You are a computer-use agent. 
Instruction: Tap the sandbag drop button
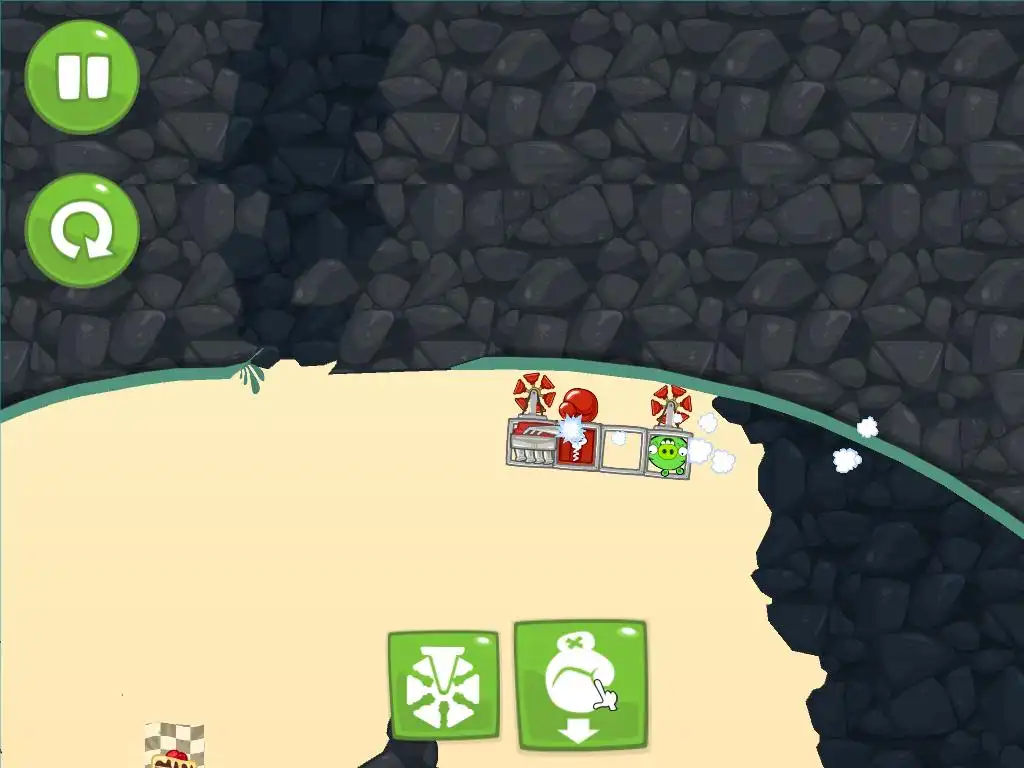(x=580, y=686)
